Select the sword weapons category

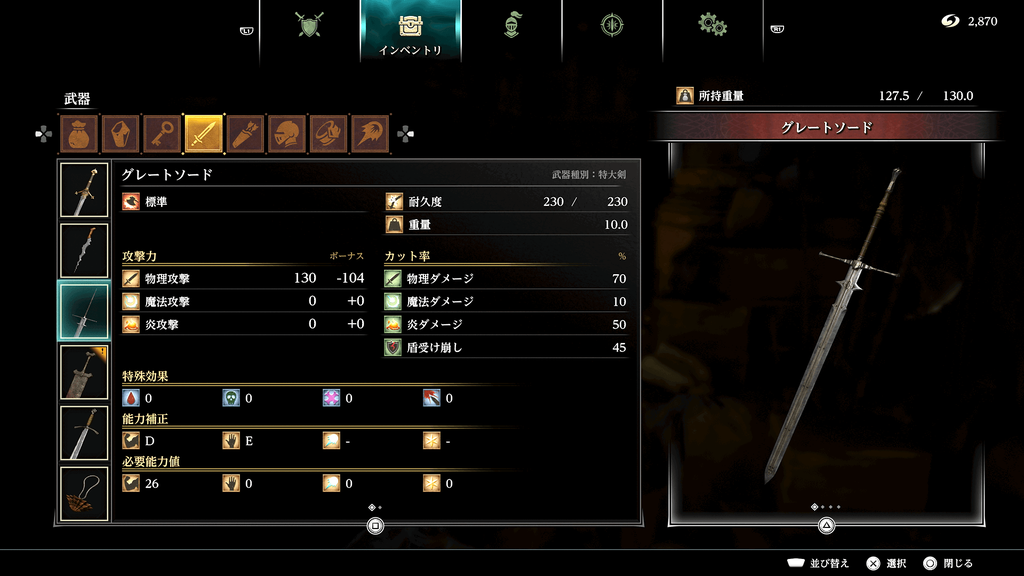[203, 134]
